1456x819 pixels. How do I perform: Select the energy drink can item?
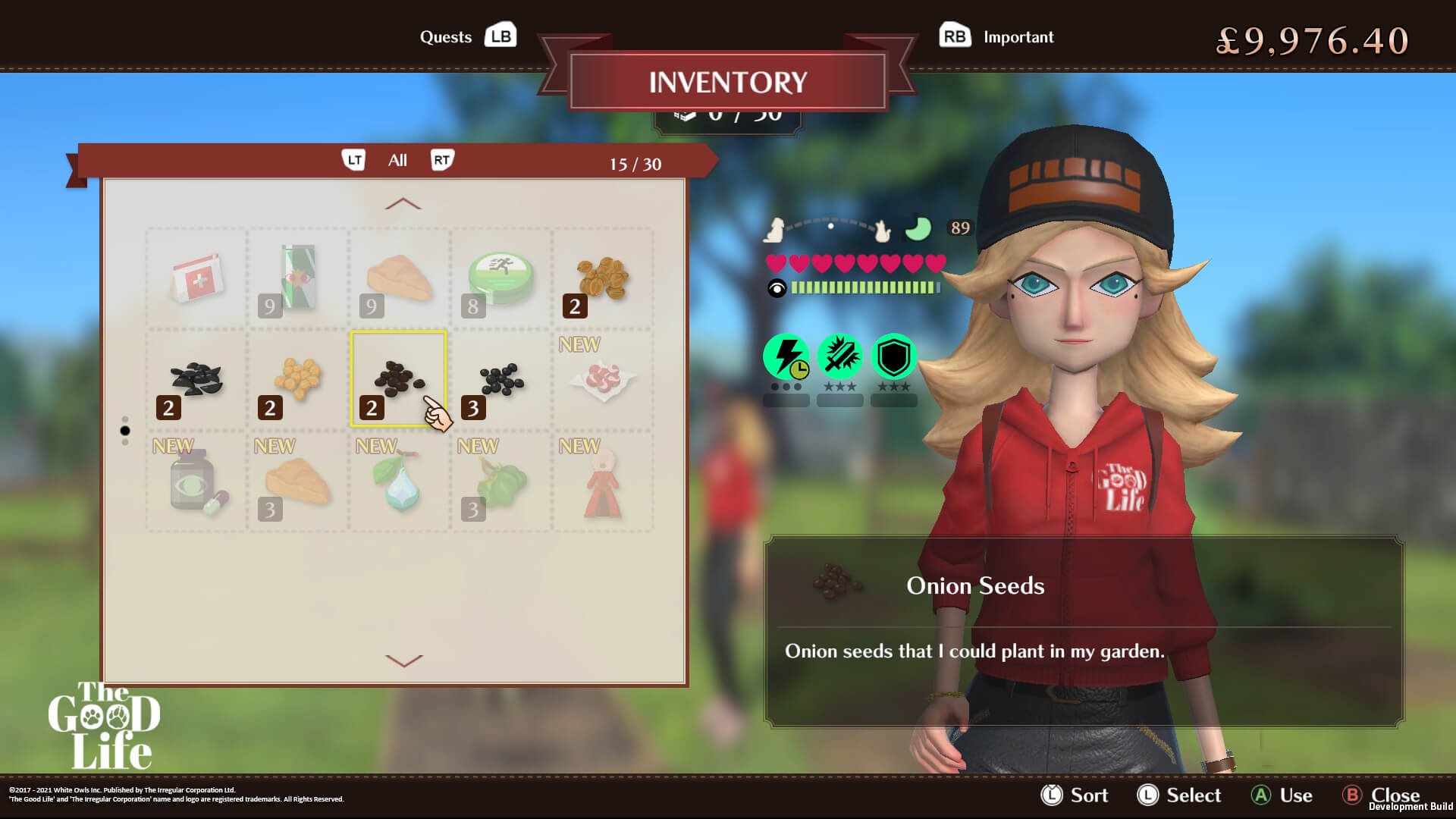click(297, 278)
